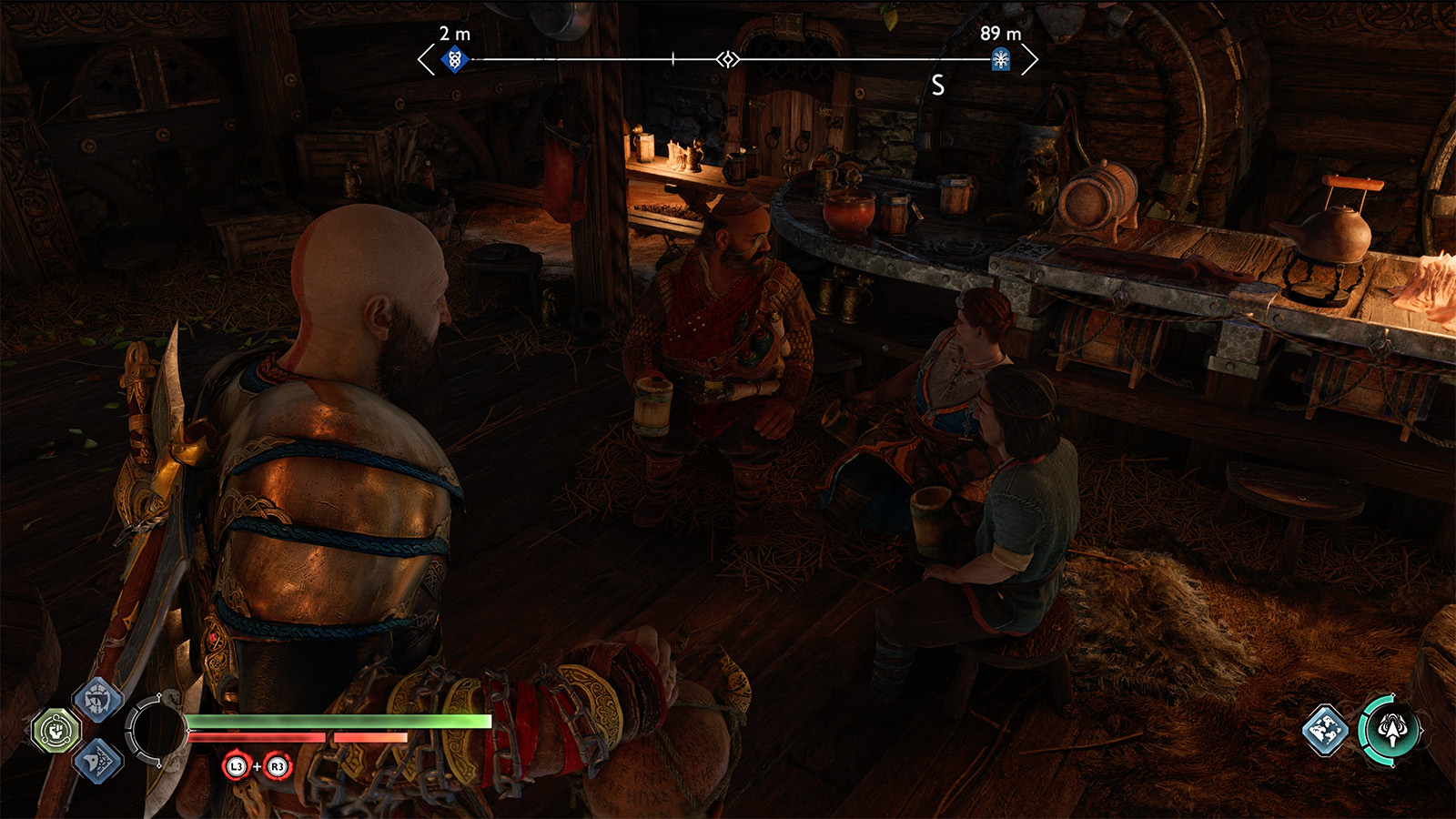Open the world map diamond icon
Image resolution: width=1456 pixels, height=819 pixels.
(x=1325, y=730)
